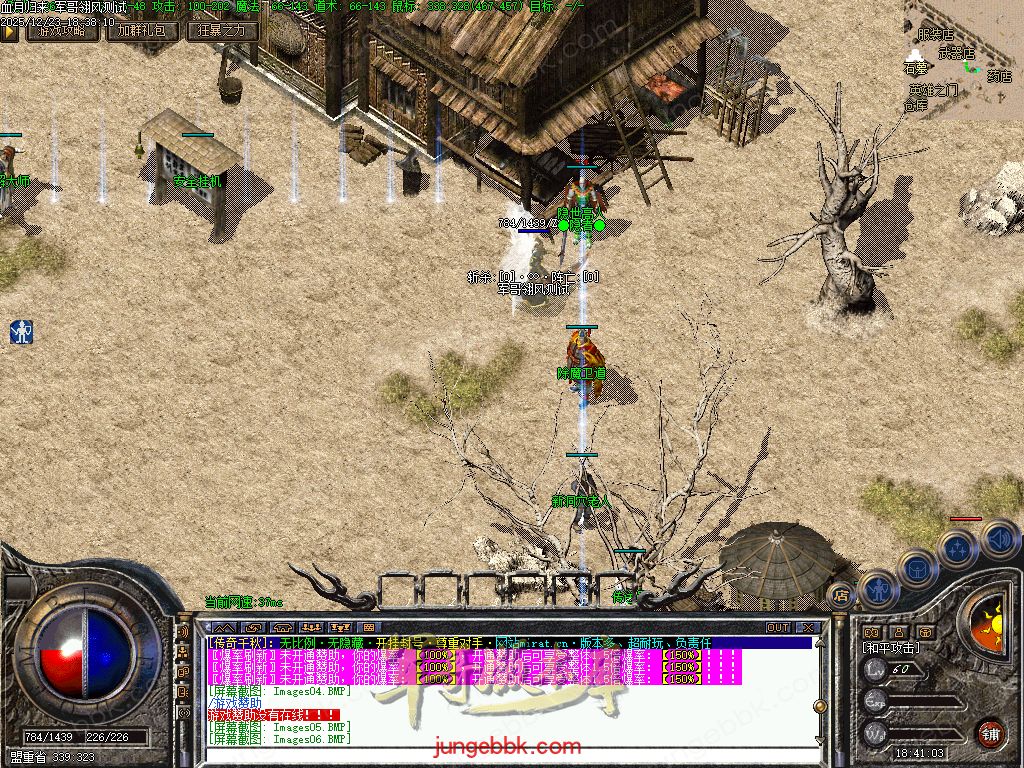Image resolution: width=1024 pixels, height=768 pixels.
Task: Click the sound-wave chat channel icon
Action: click(183, 632)
